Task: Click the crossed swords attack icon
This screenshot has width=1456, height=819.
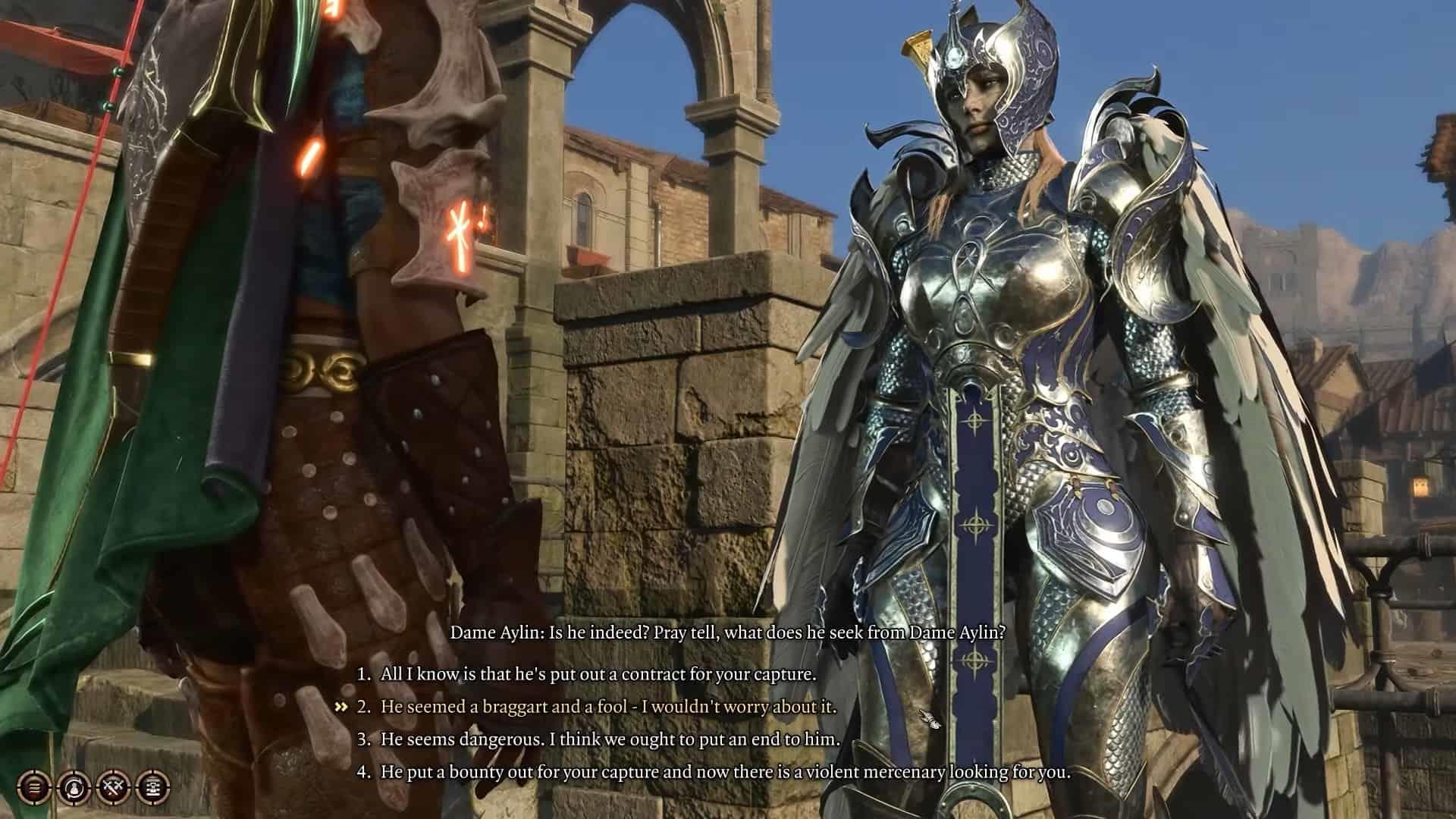Action: (x=114, y=788)
